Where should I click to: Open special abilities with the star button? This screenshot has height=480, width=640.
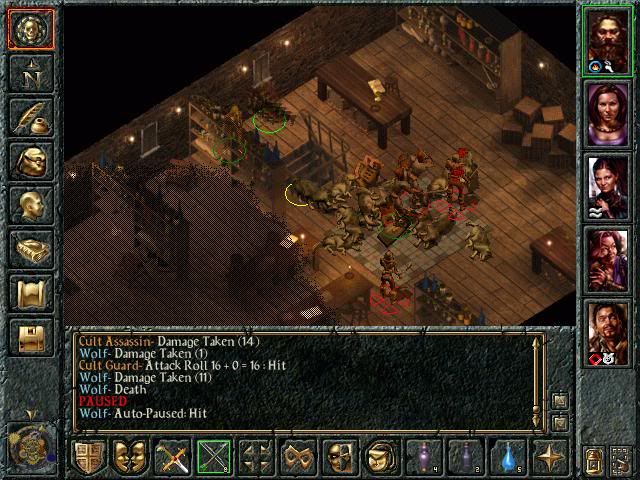(549, 458)
